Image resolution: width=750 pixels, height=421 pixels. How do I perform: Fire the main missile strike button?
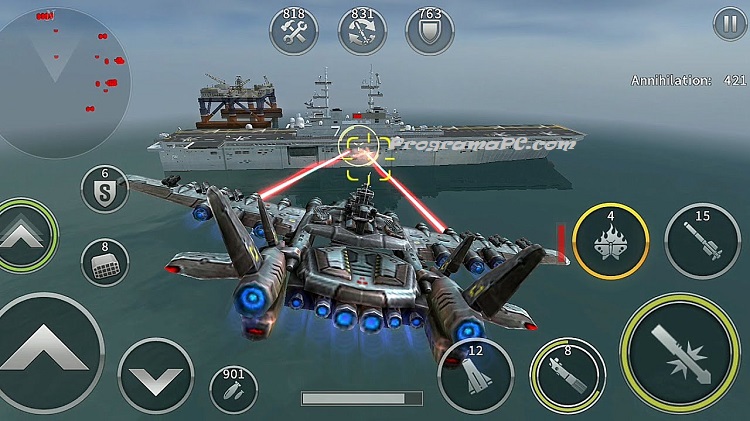pyautogui.click(x=680, y=353)
